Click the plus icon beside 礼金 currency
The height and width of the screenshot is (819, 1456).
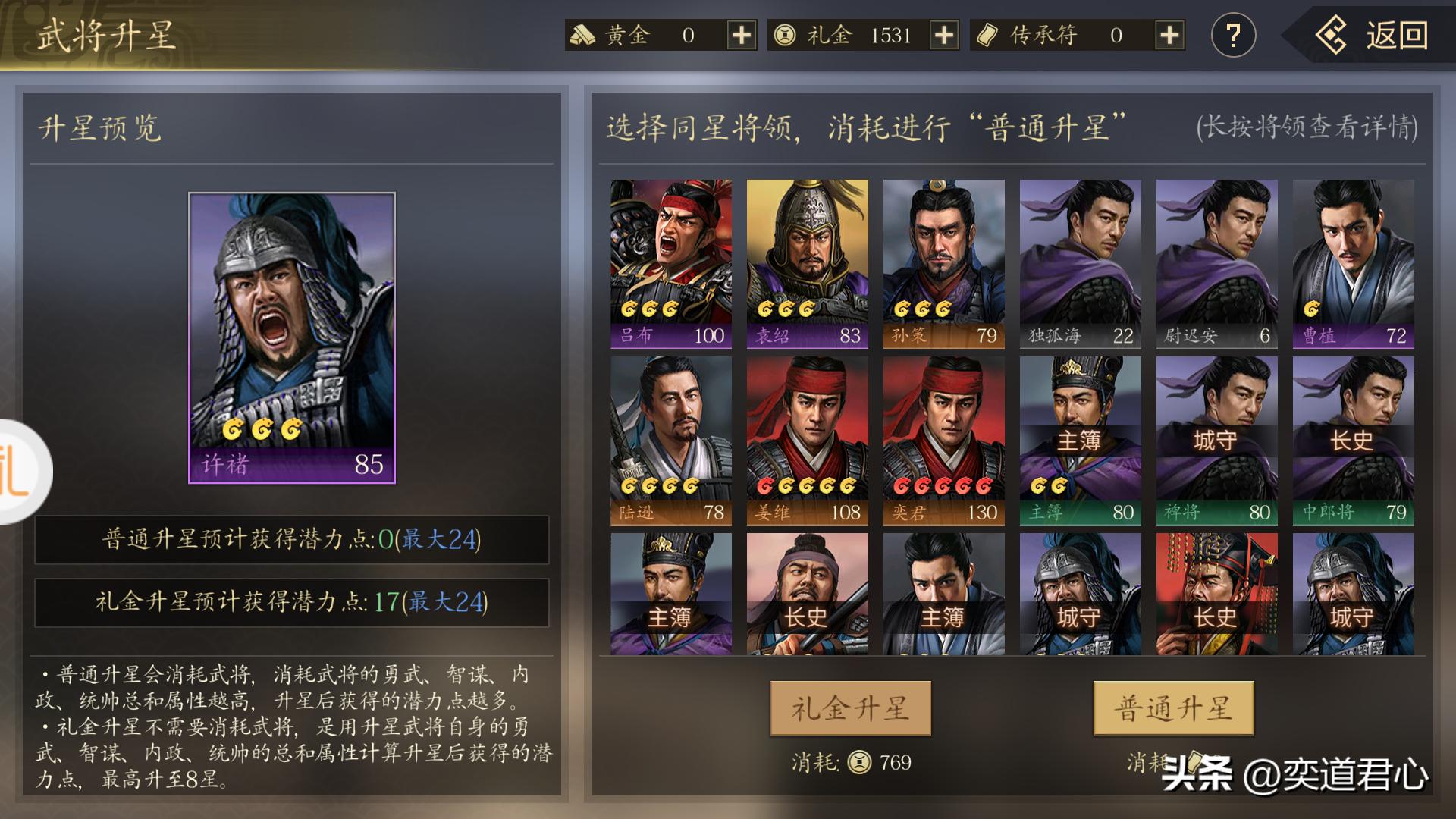[x=943, y=36]
